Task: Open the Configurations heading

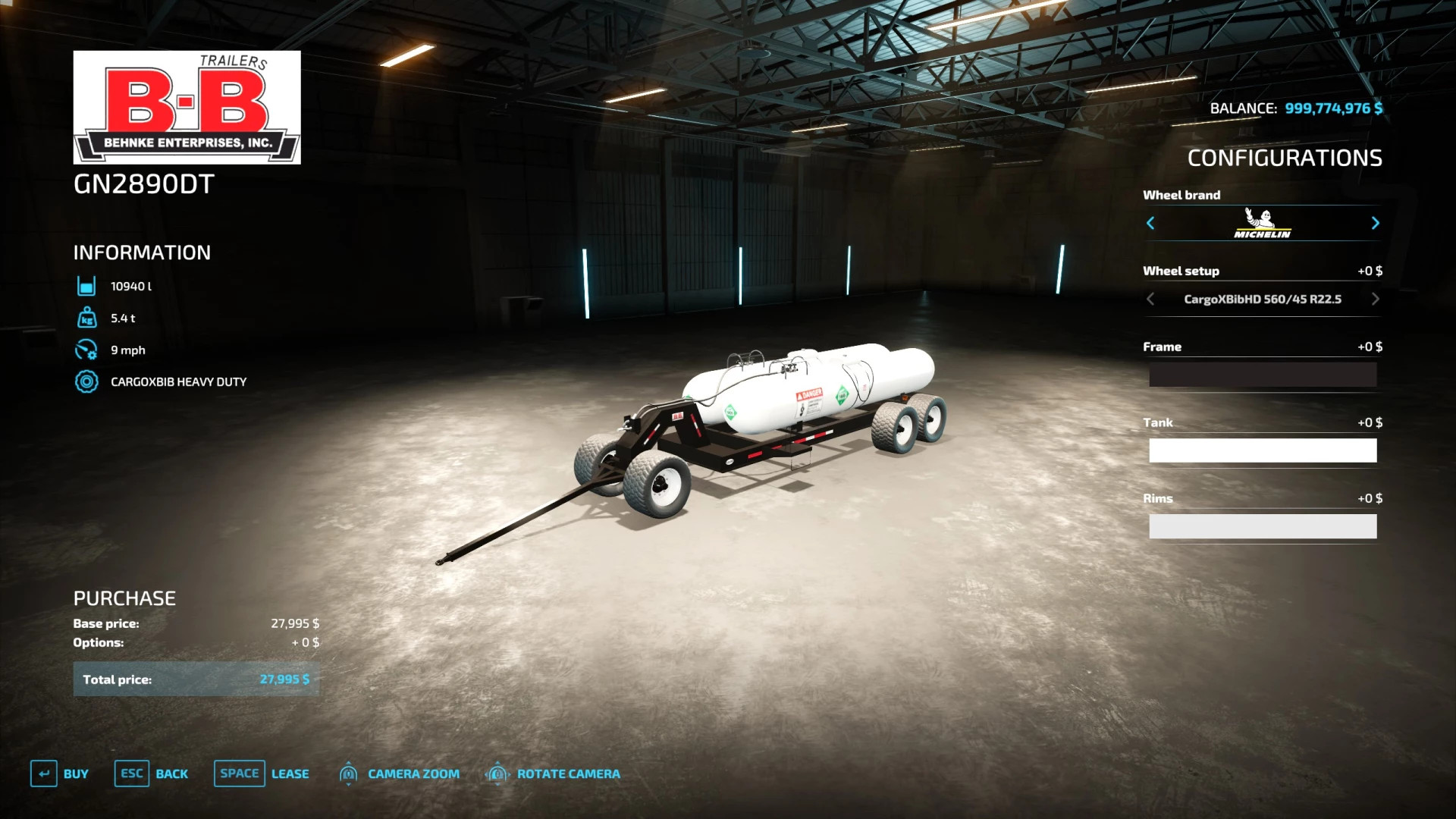Action: [x=1285, y=158]
